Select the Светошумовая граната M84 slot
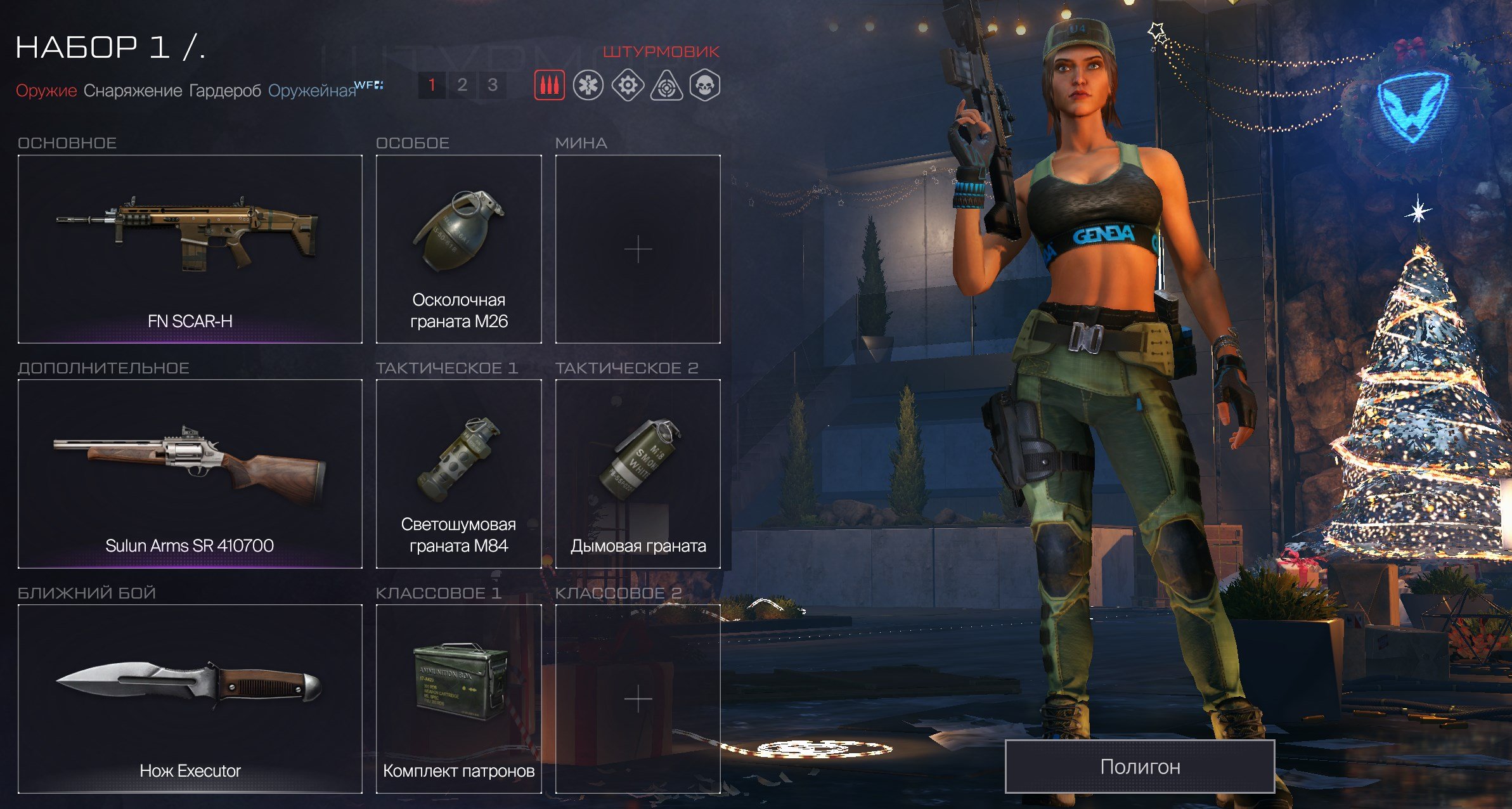 click(x=459, y=474)
